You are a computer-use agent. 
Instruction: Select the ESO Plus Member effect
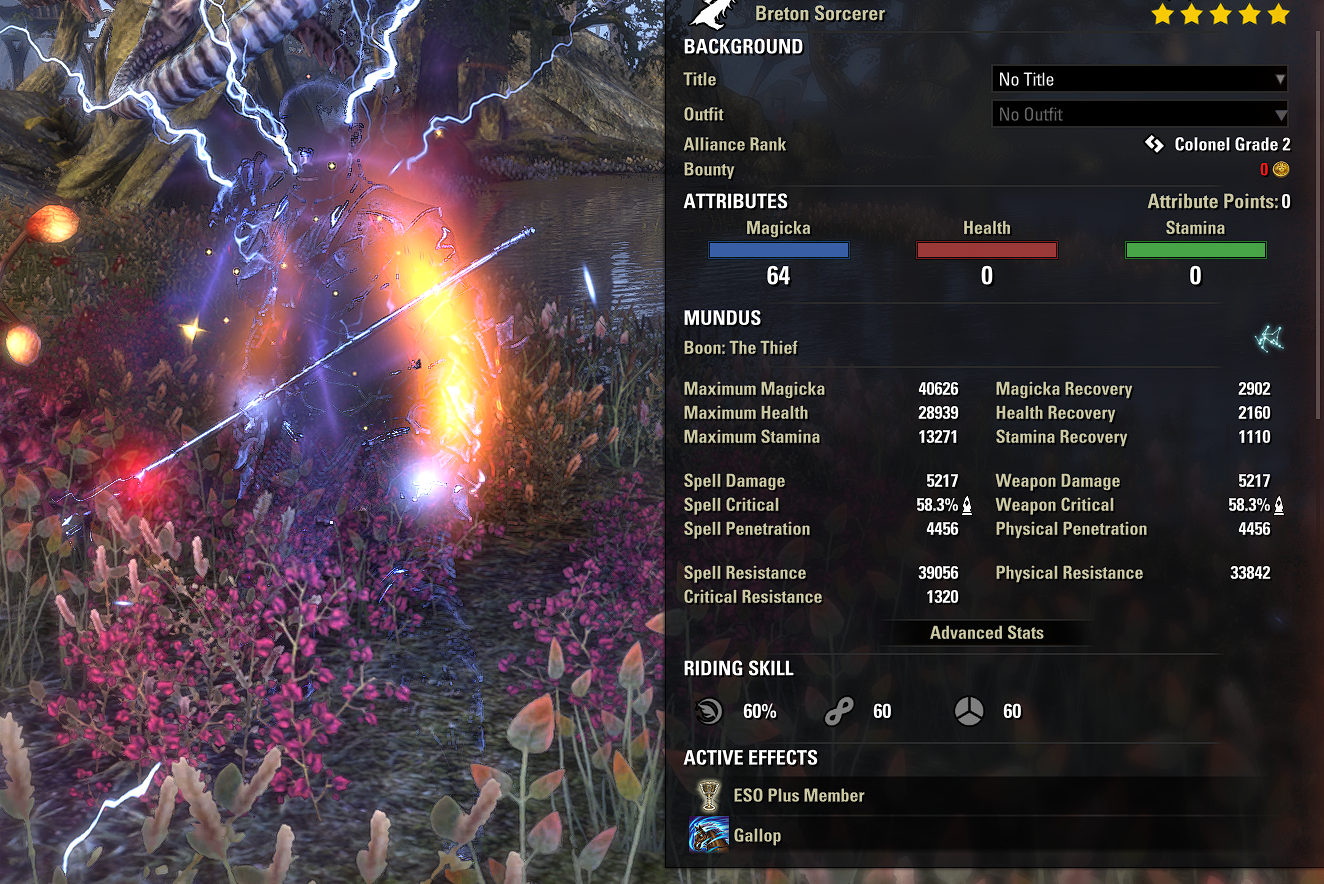coord(799,796)
